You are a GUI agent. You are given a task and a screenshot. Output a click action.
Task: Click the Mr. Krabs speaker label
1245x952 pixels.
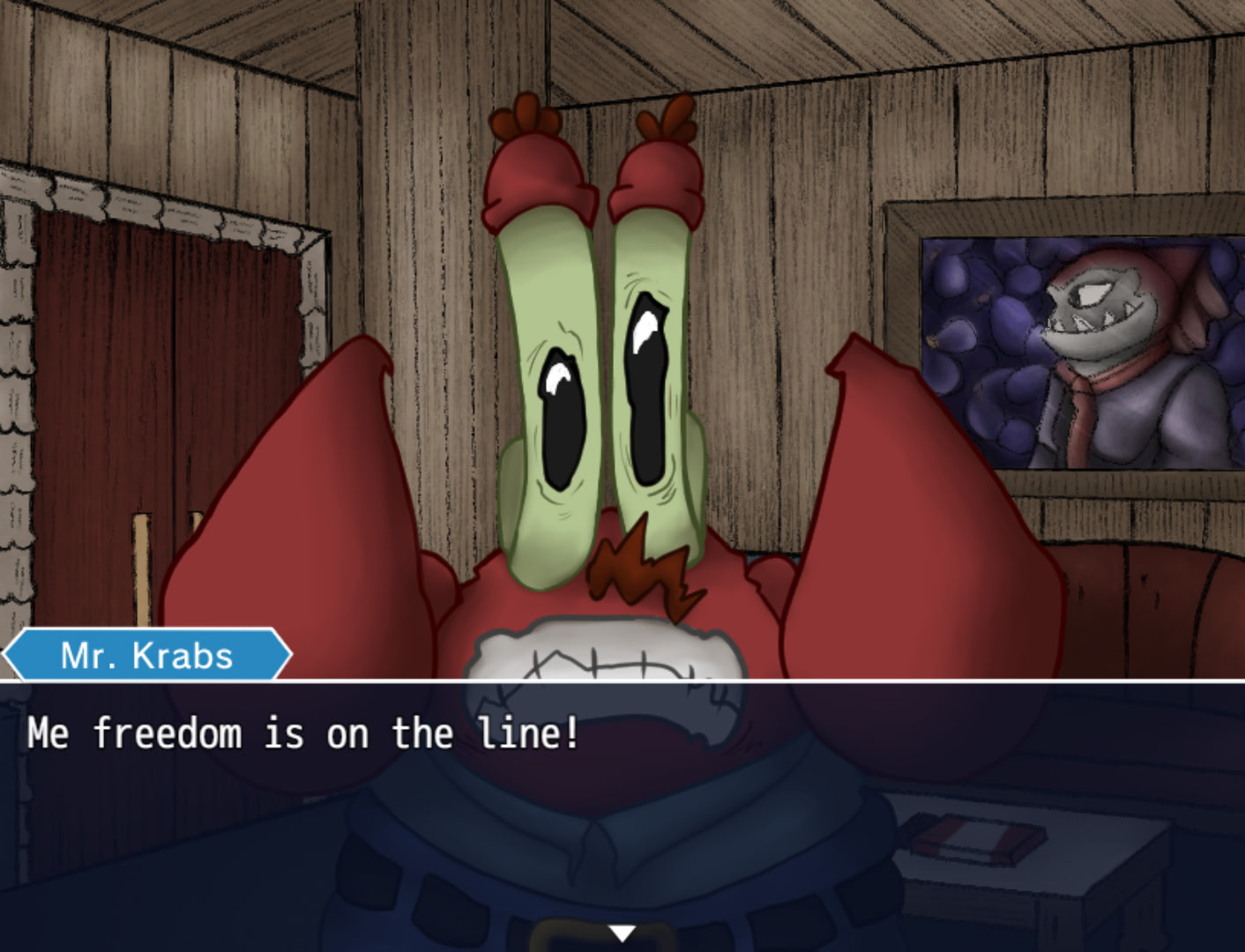point(146,654)
